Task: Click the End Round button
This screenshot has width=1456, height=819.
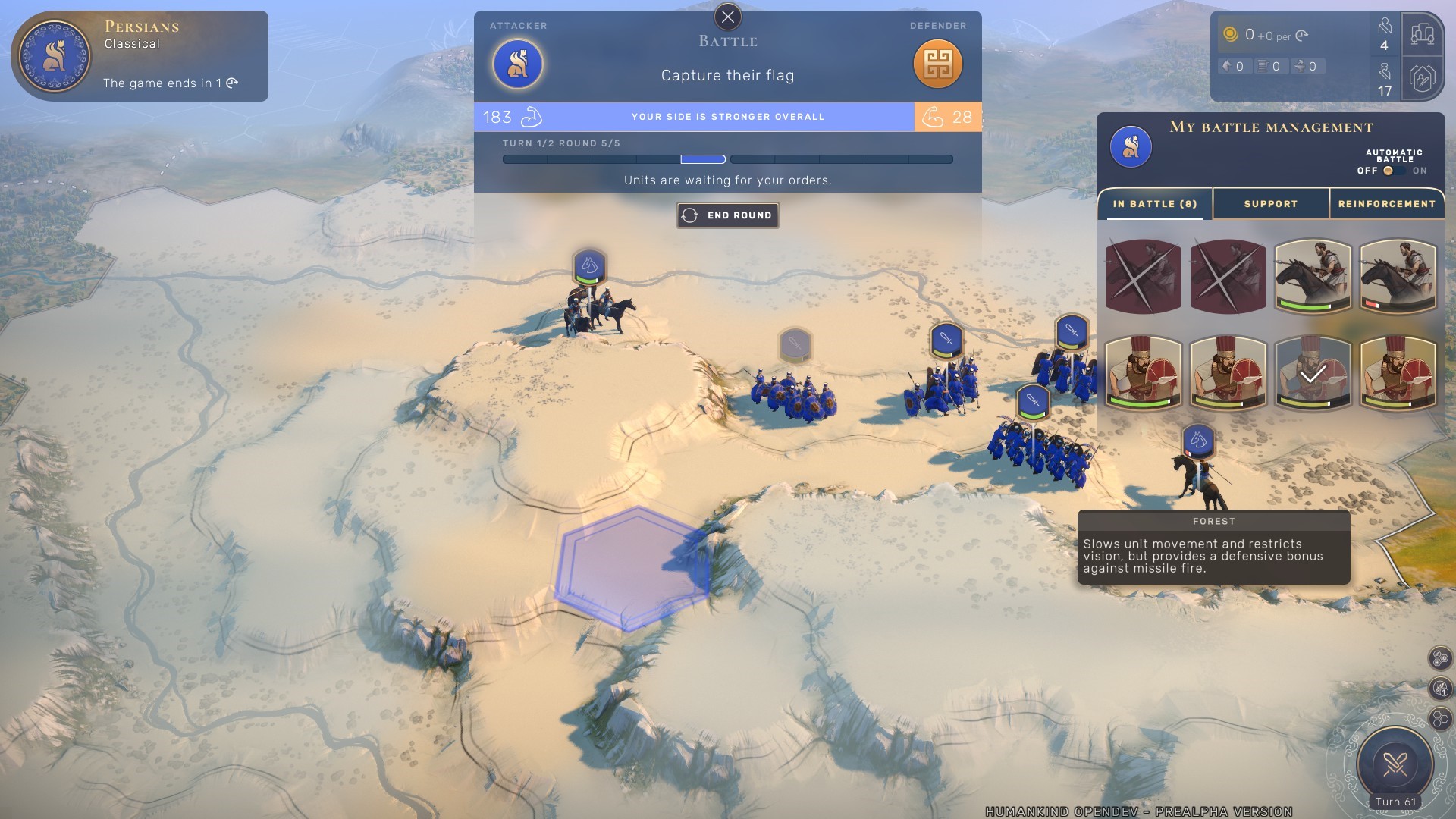Action: [728, 215]
